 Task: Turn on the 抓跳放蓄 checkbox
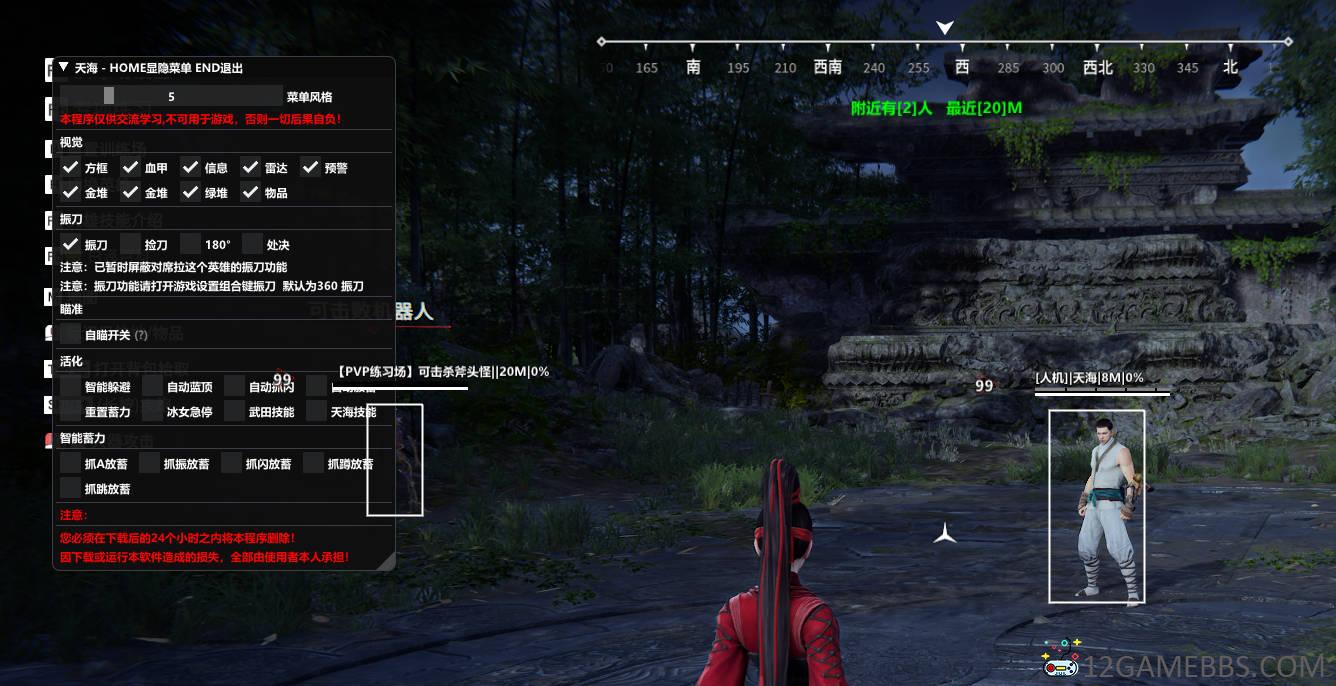tap(70, 488)
